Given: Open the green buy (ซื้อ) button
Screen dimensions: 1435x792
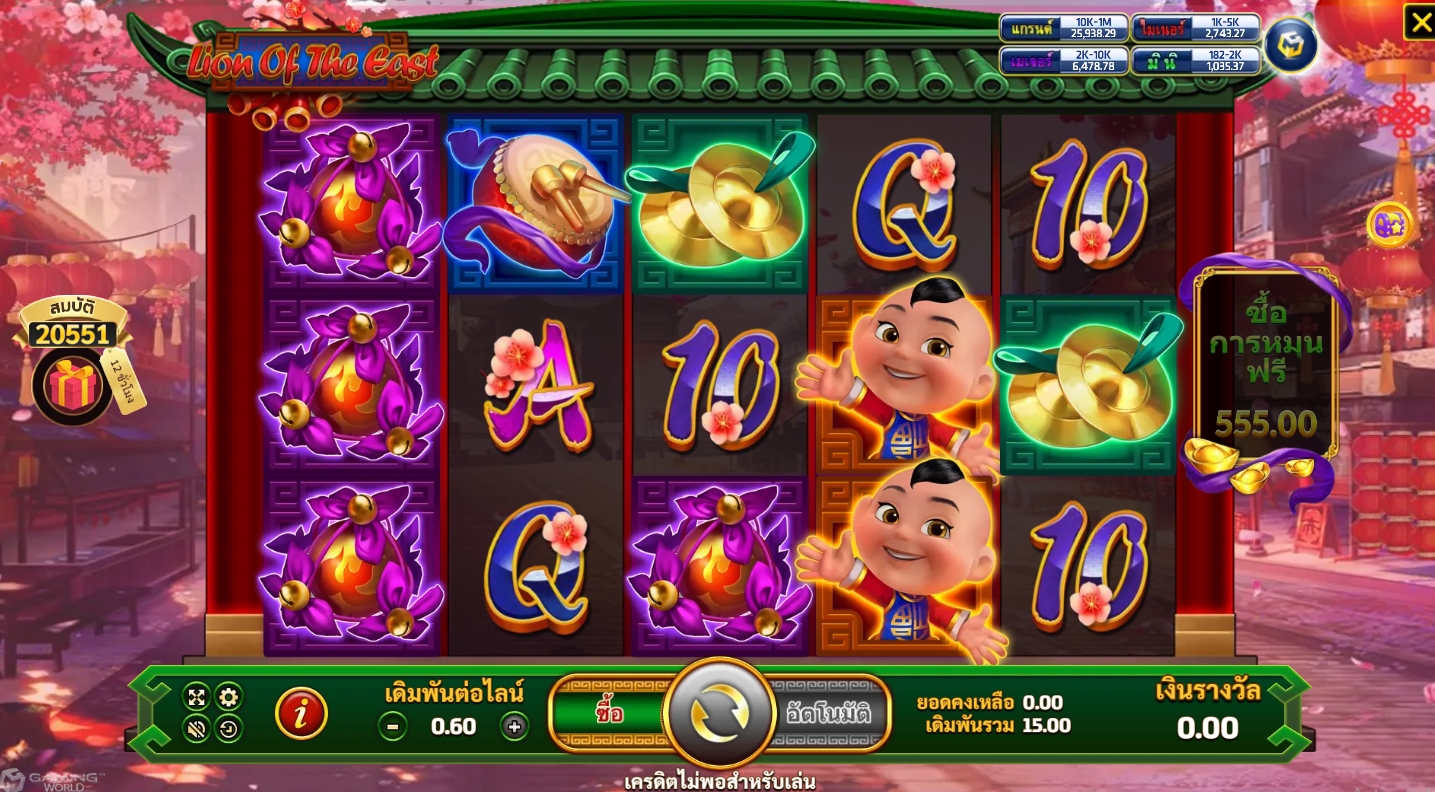Looking at the screenshot, I should pos(608,713).
